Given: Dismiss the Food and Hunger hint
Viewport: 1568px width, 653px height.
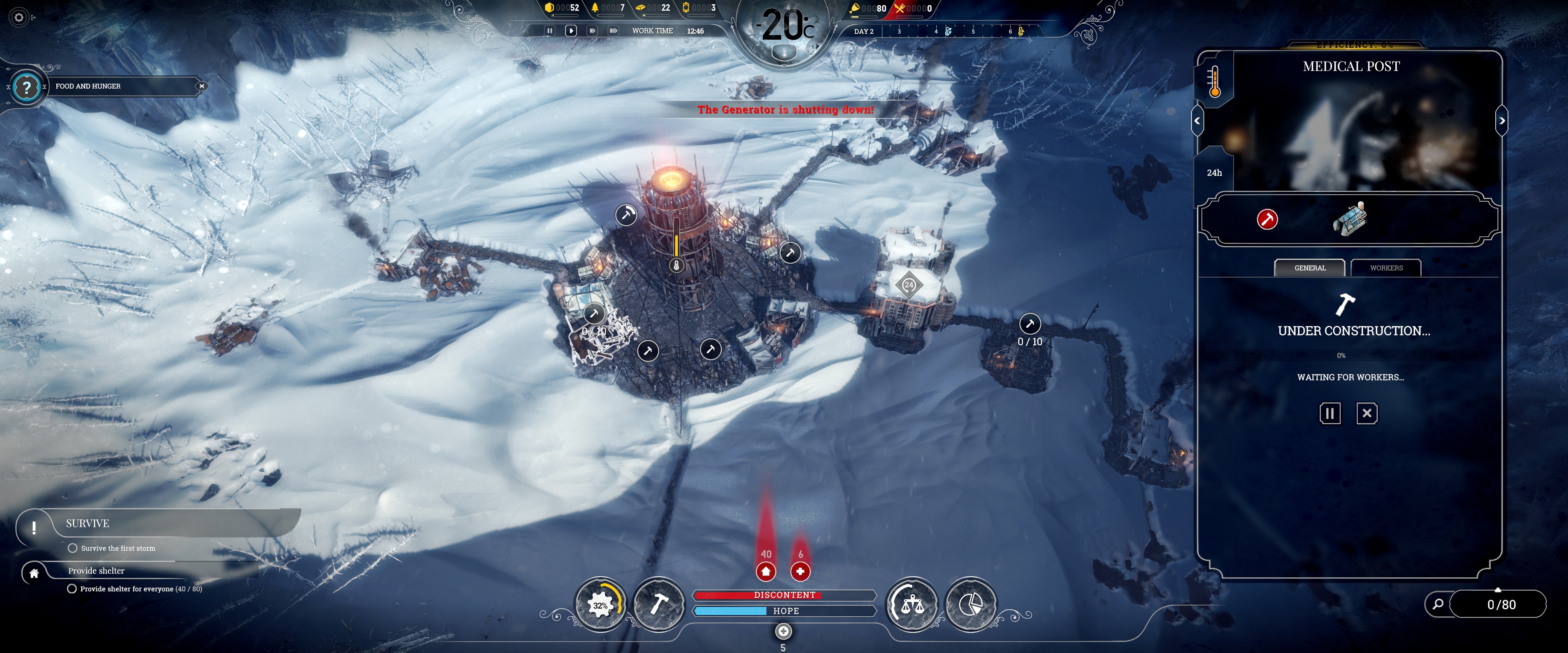Looking at the screenshot, I should click(x=201, y=87).
